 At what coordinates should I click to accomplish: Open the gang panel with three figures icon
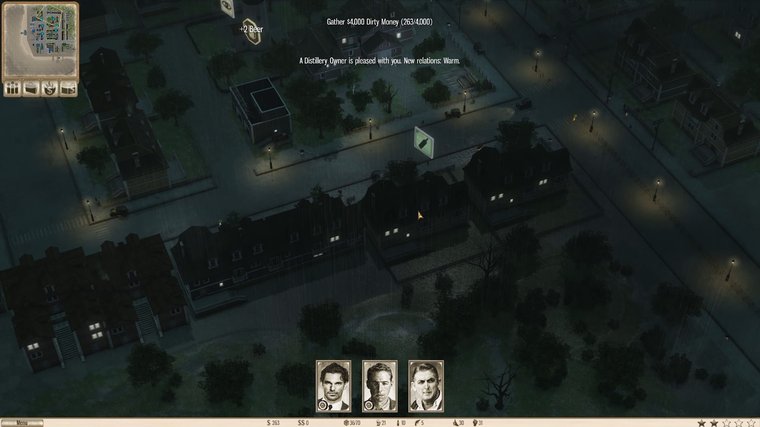pos(14,88)
